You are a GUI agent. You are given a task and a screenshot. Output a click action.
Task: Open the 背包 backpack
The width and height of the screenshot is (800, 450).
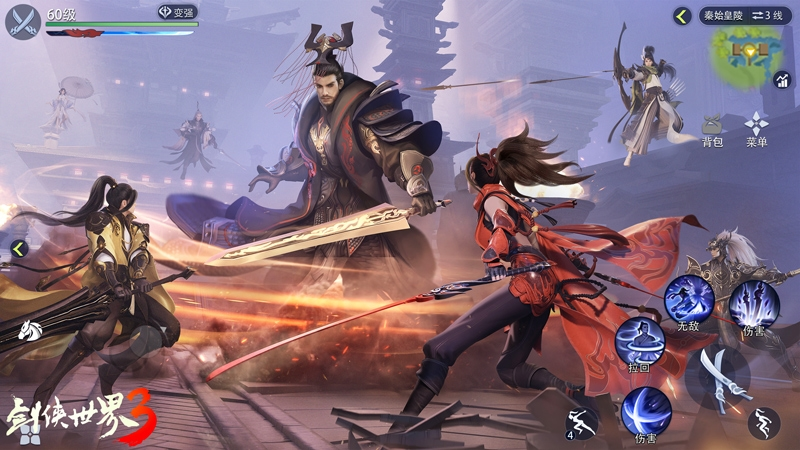pyautogui.click(x=712, y=130)
